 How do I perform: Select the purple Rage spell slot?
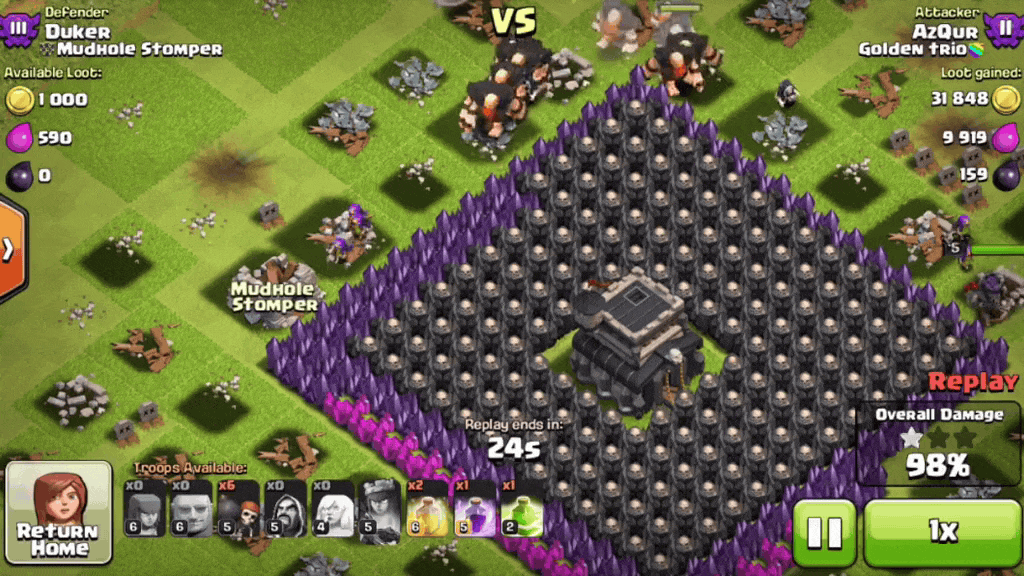(474, 508)
